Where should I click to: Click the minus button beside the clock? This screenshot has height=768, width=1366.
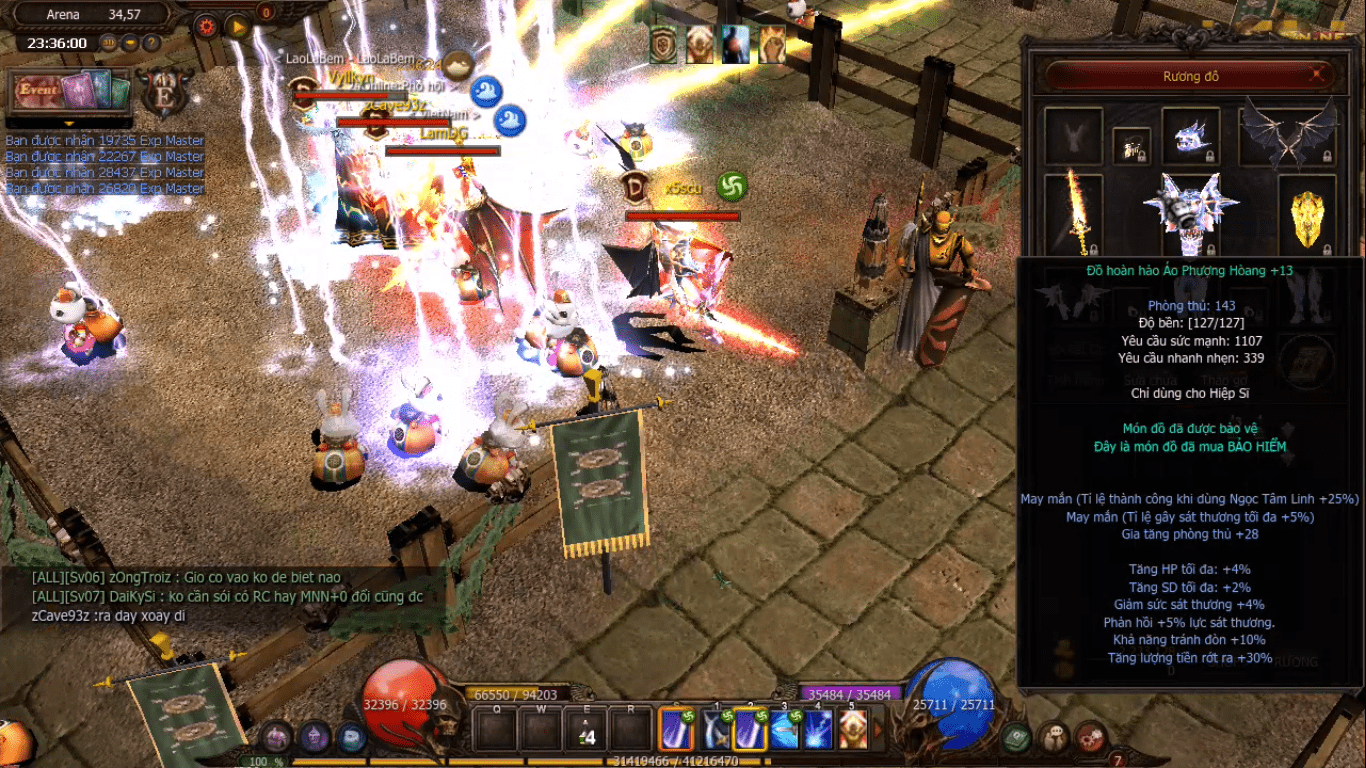(130, 43)
